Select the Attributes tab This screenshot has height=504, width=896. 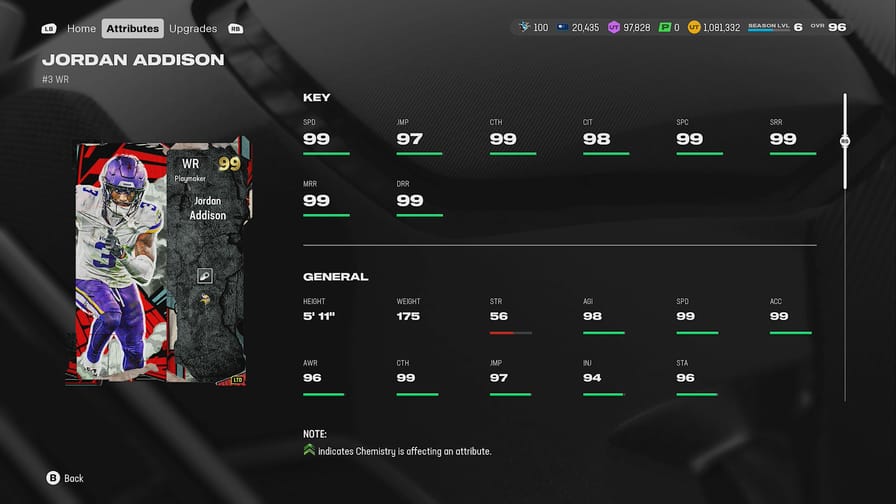point(133,28)
